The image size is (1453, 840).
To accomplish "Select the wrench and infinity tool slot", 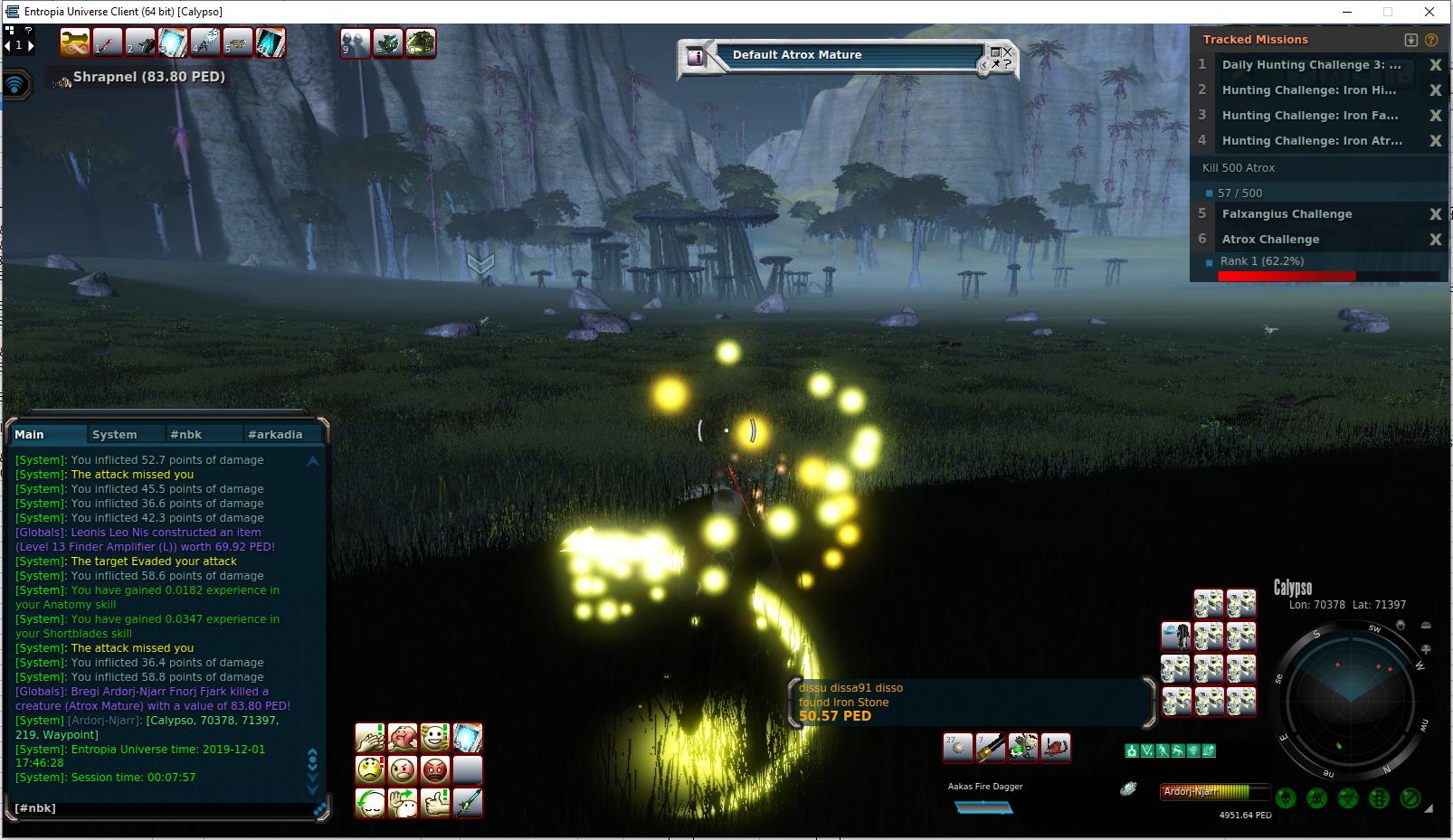I will pyautogui.click(x=74, y=42).
